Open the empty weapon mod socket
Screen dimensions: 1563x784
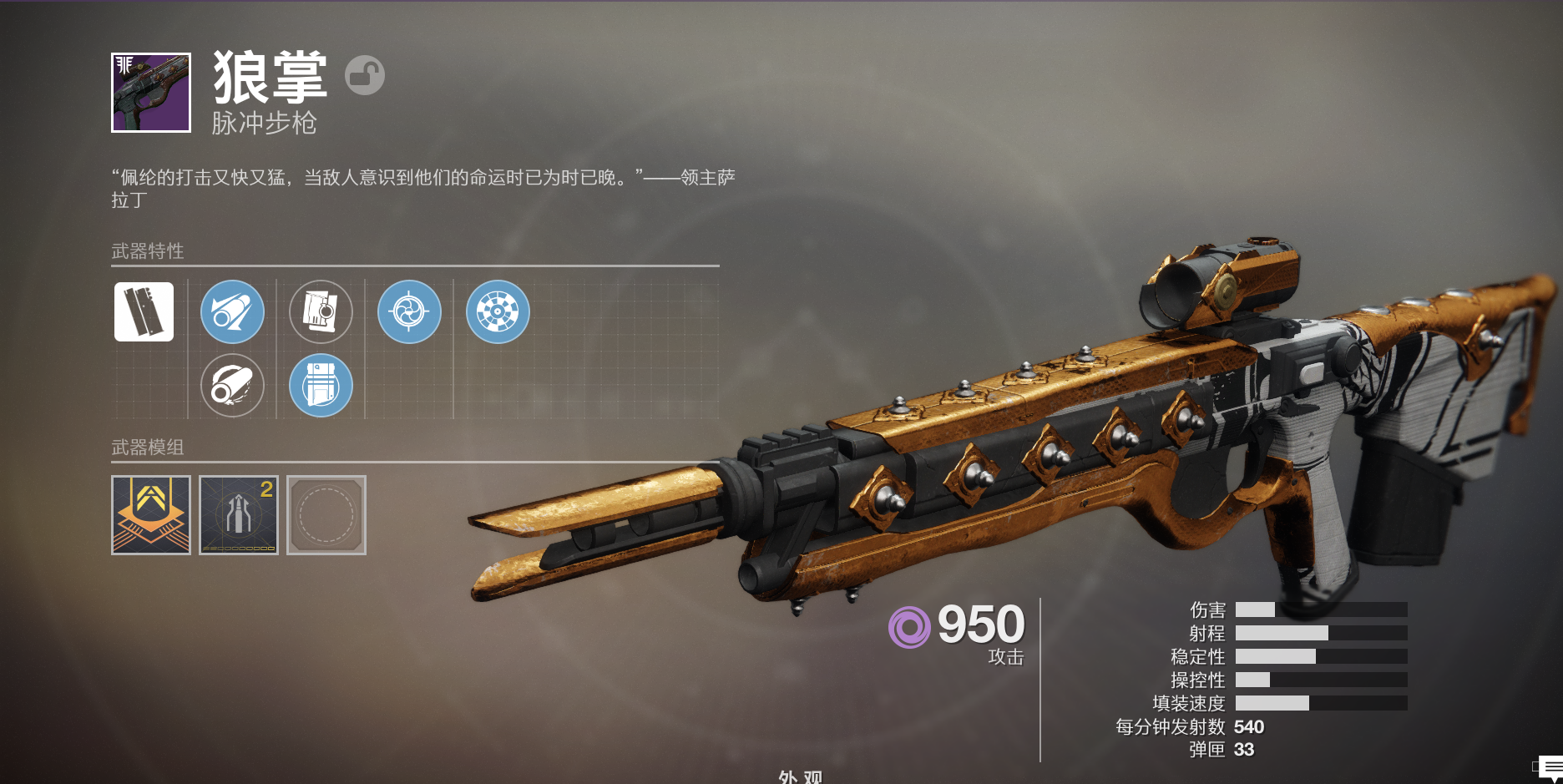tap(326, 515)
